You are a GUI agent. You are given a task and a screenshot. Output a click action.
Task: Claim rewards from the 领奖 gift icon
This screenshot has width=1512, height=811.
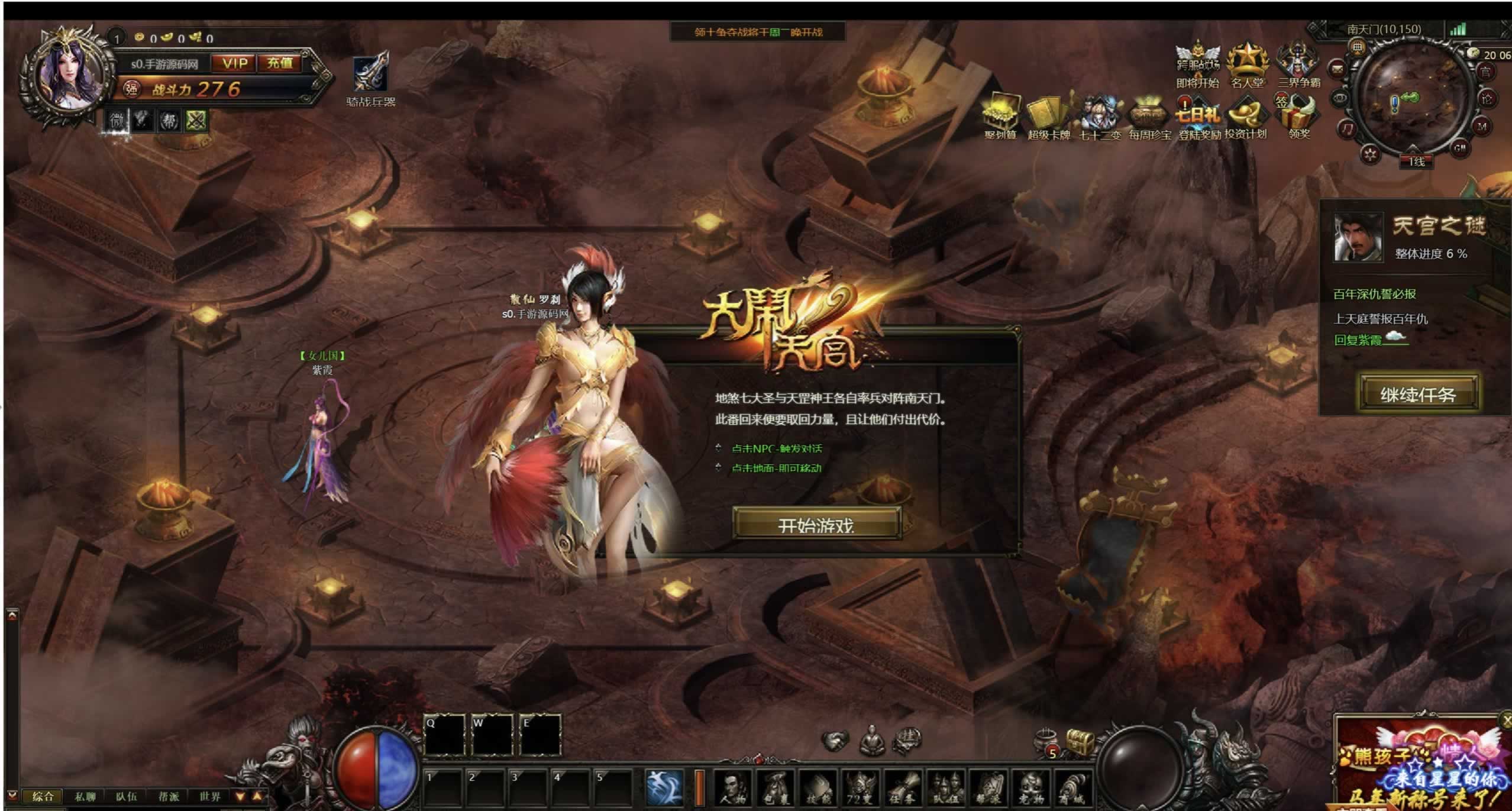point(1300,114)
